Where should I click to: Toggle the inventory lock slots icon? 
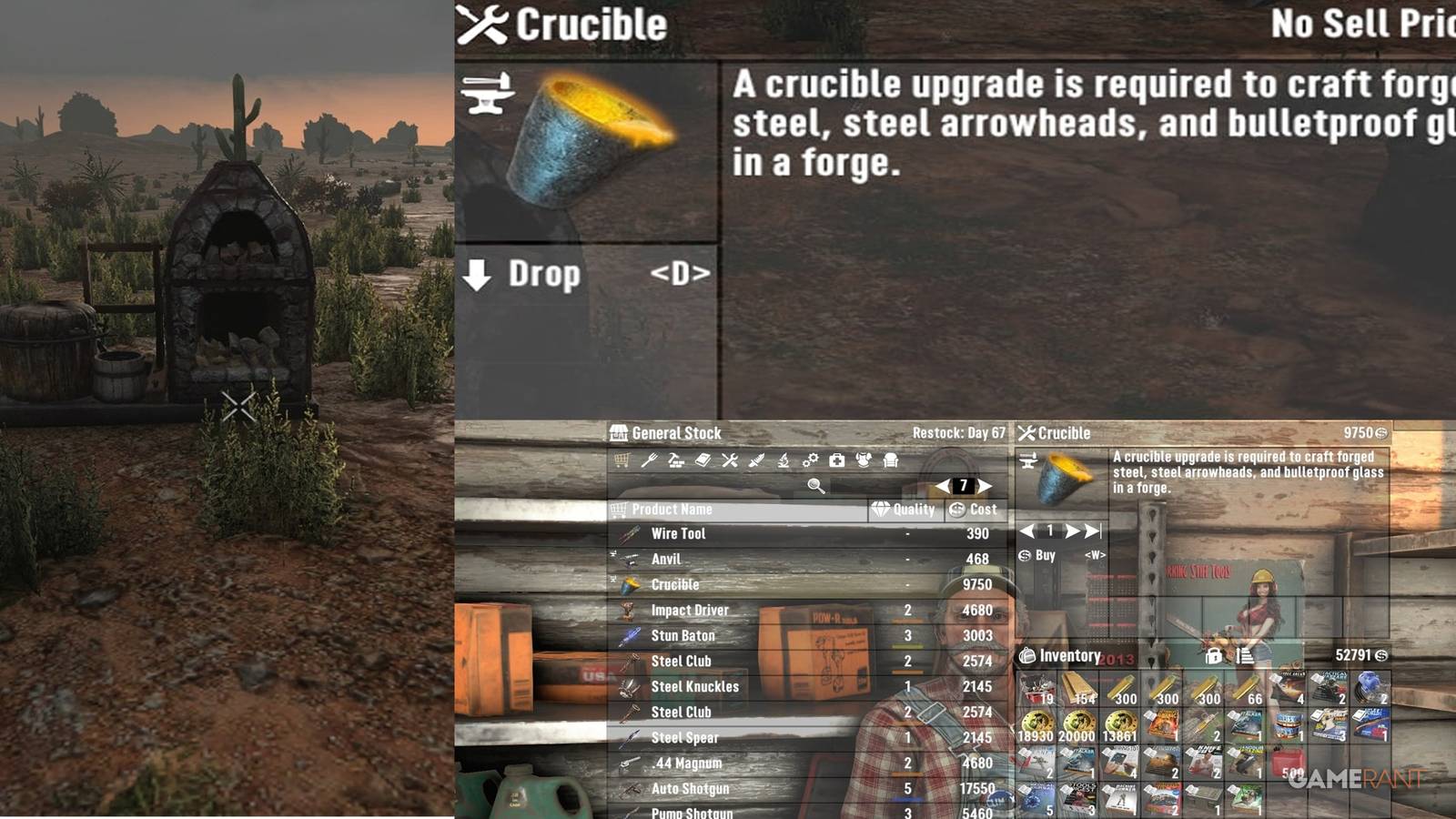pos(1214,657)
